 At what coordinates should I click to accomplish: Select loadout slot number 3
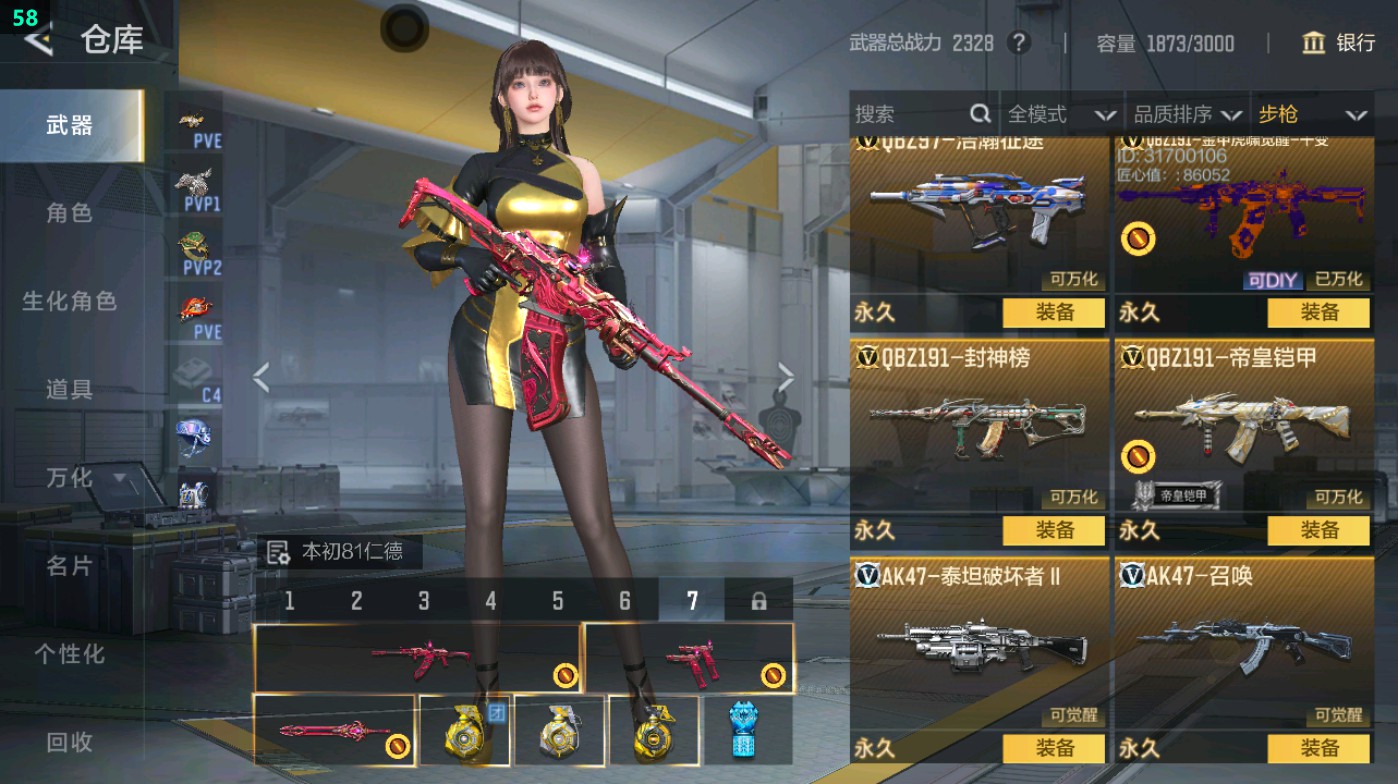pos(424,601)
